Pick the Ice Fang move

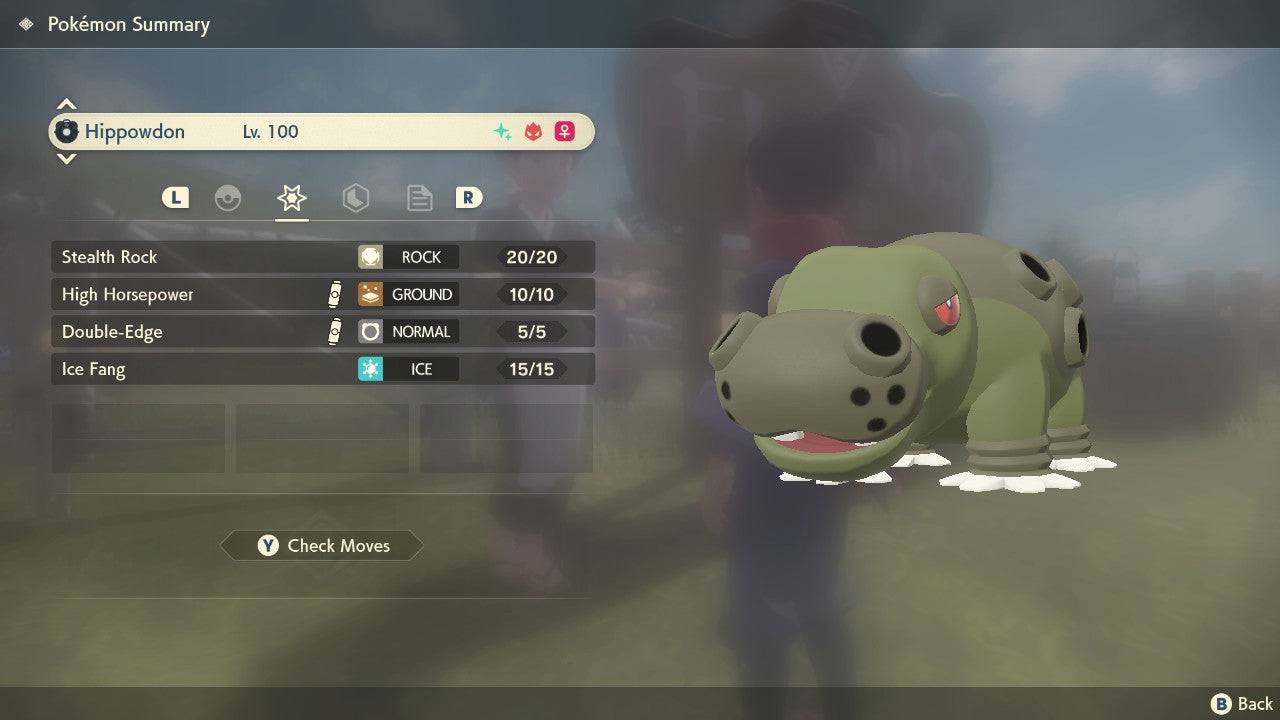[322, 369]
